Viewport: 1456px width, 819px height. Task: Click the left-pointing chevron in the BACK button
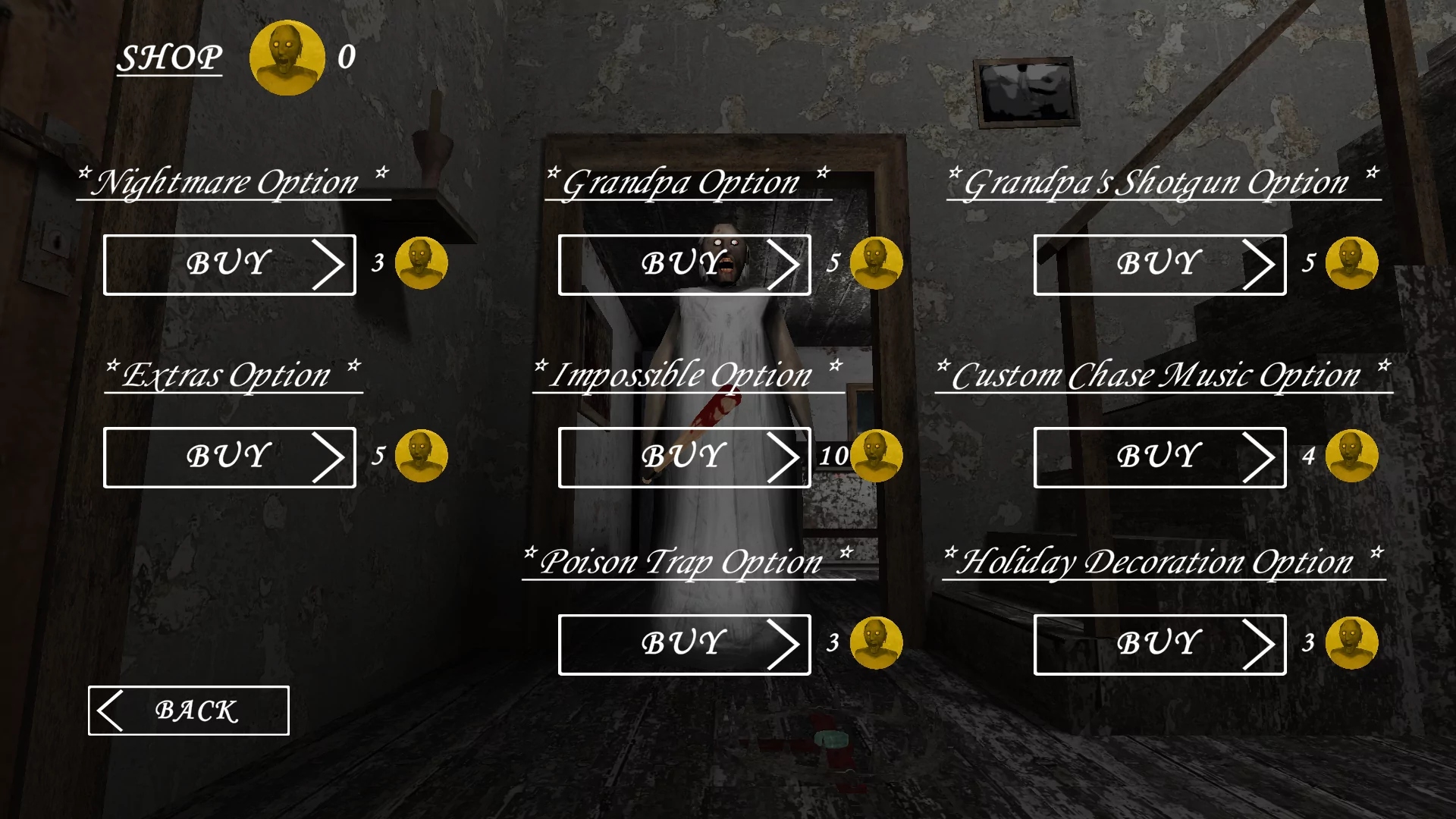[x=111, y=711]
